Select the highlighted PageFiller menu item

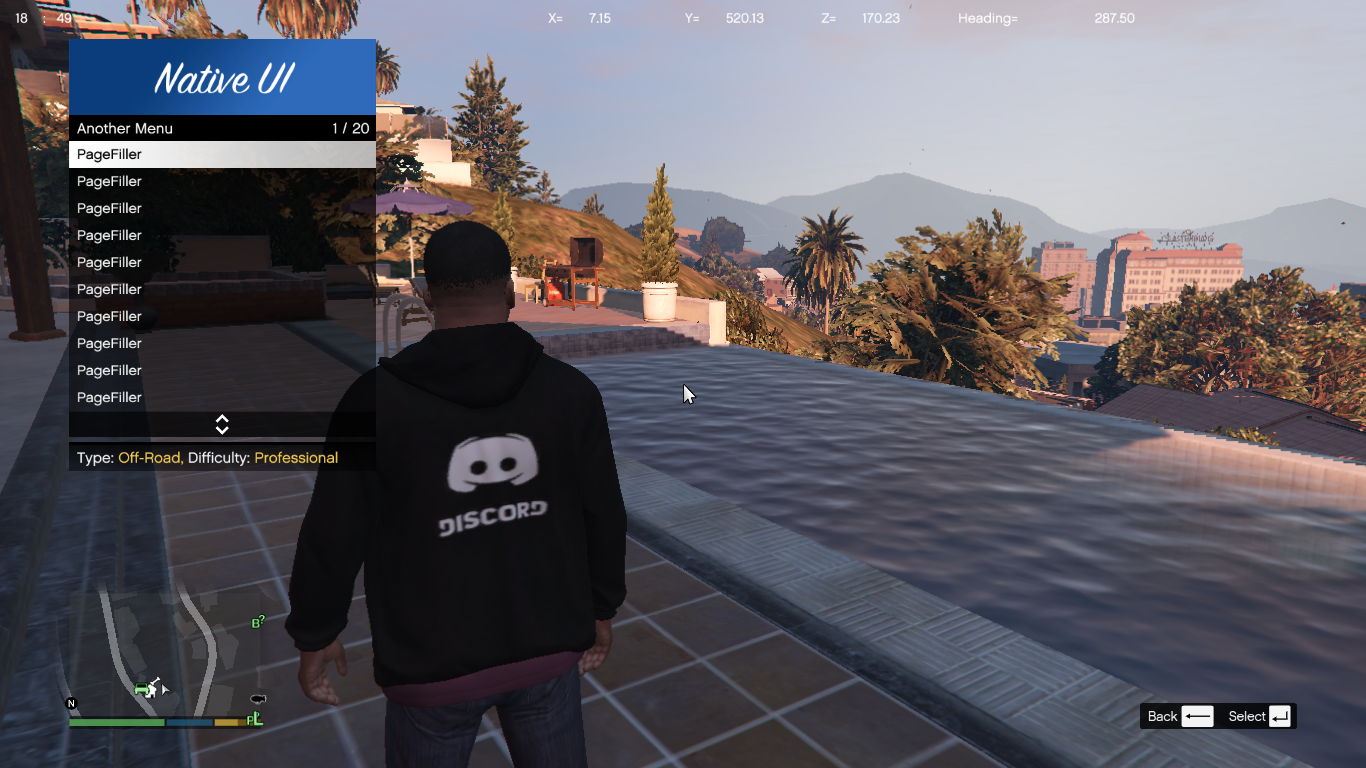pos(222,154)
